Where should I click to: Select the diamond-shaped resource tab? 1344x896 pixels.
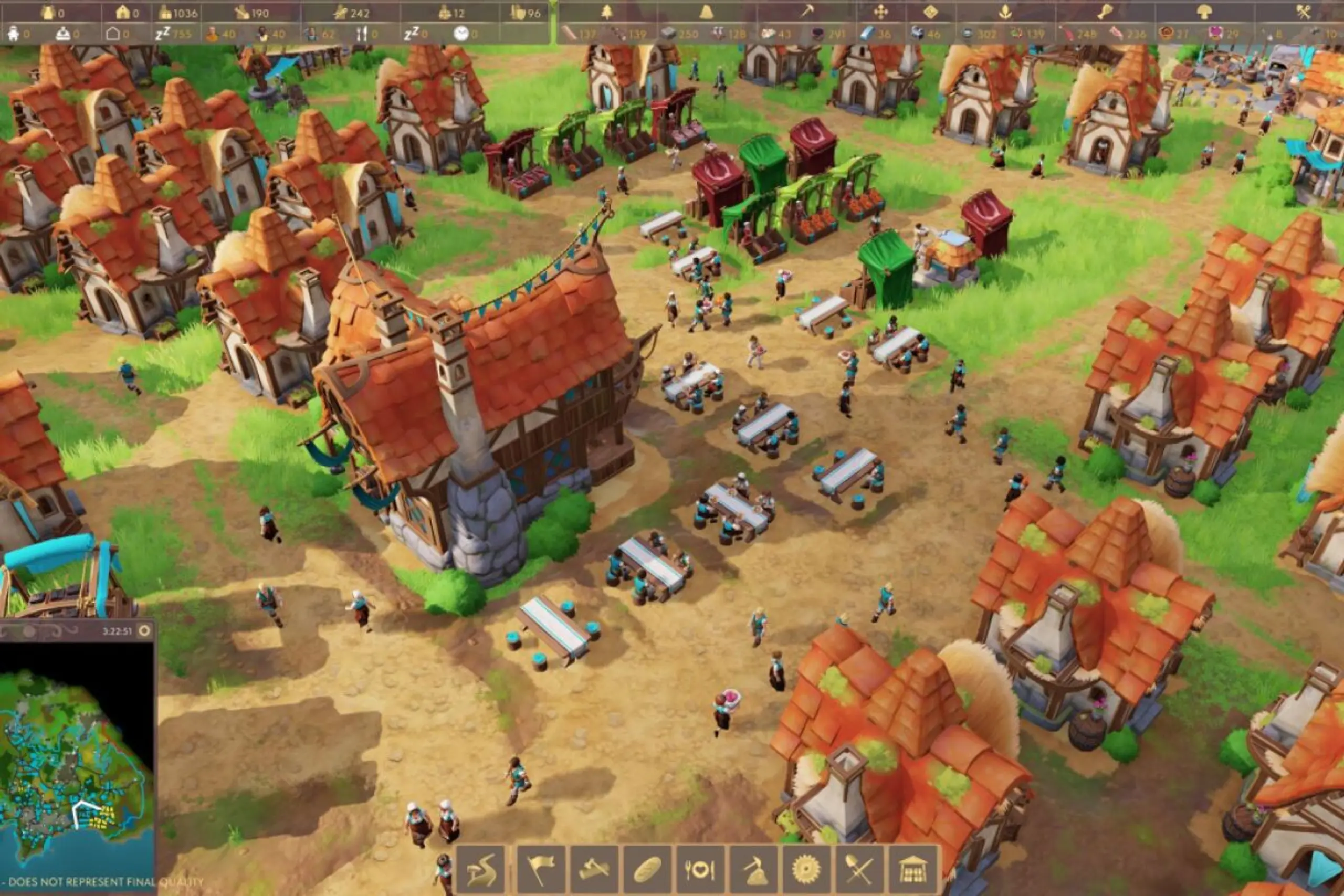point(930,12)
